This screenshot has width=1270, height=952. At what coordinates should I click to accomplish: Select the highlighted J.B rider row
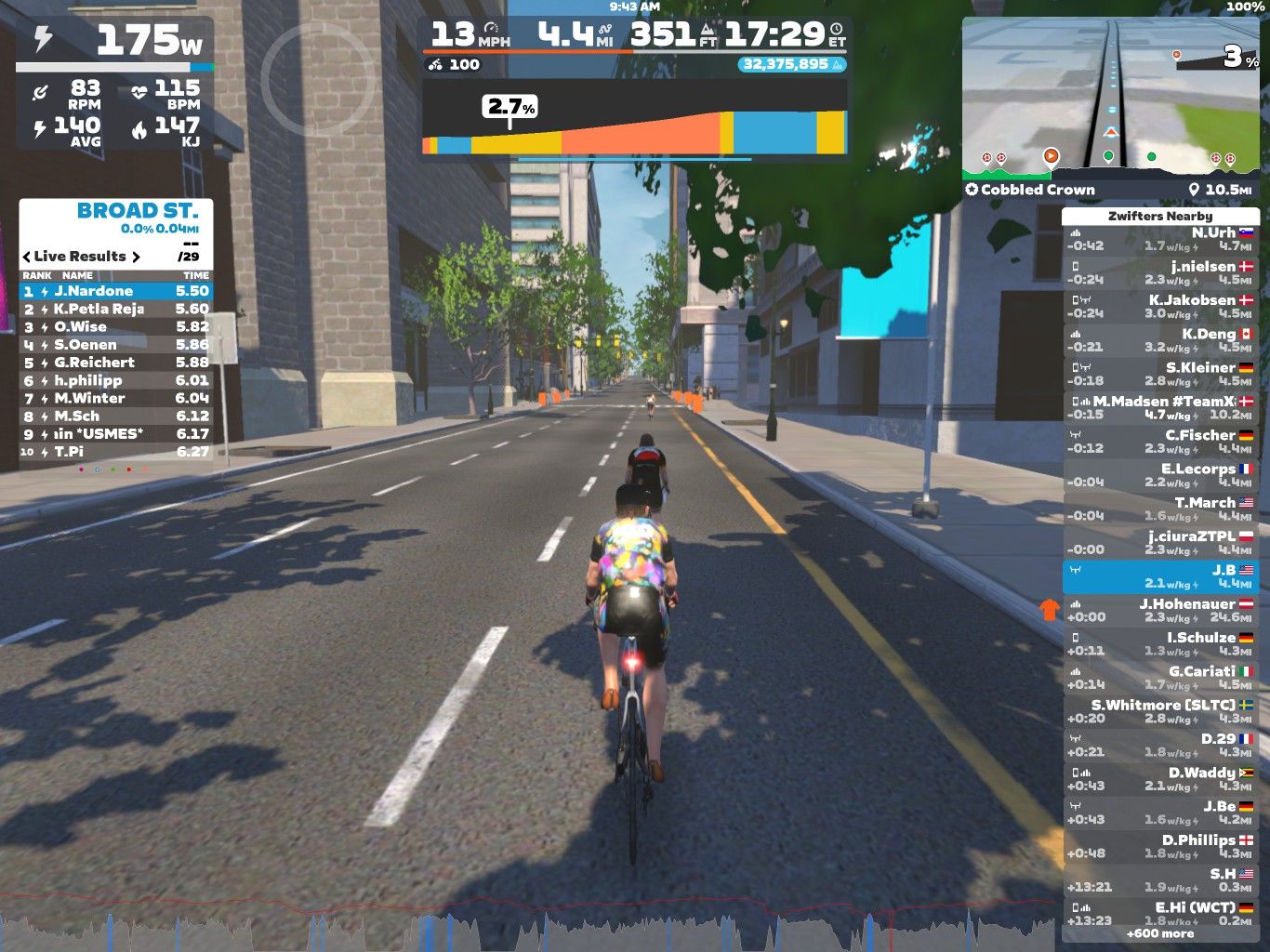point(1159,576)
